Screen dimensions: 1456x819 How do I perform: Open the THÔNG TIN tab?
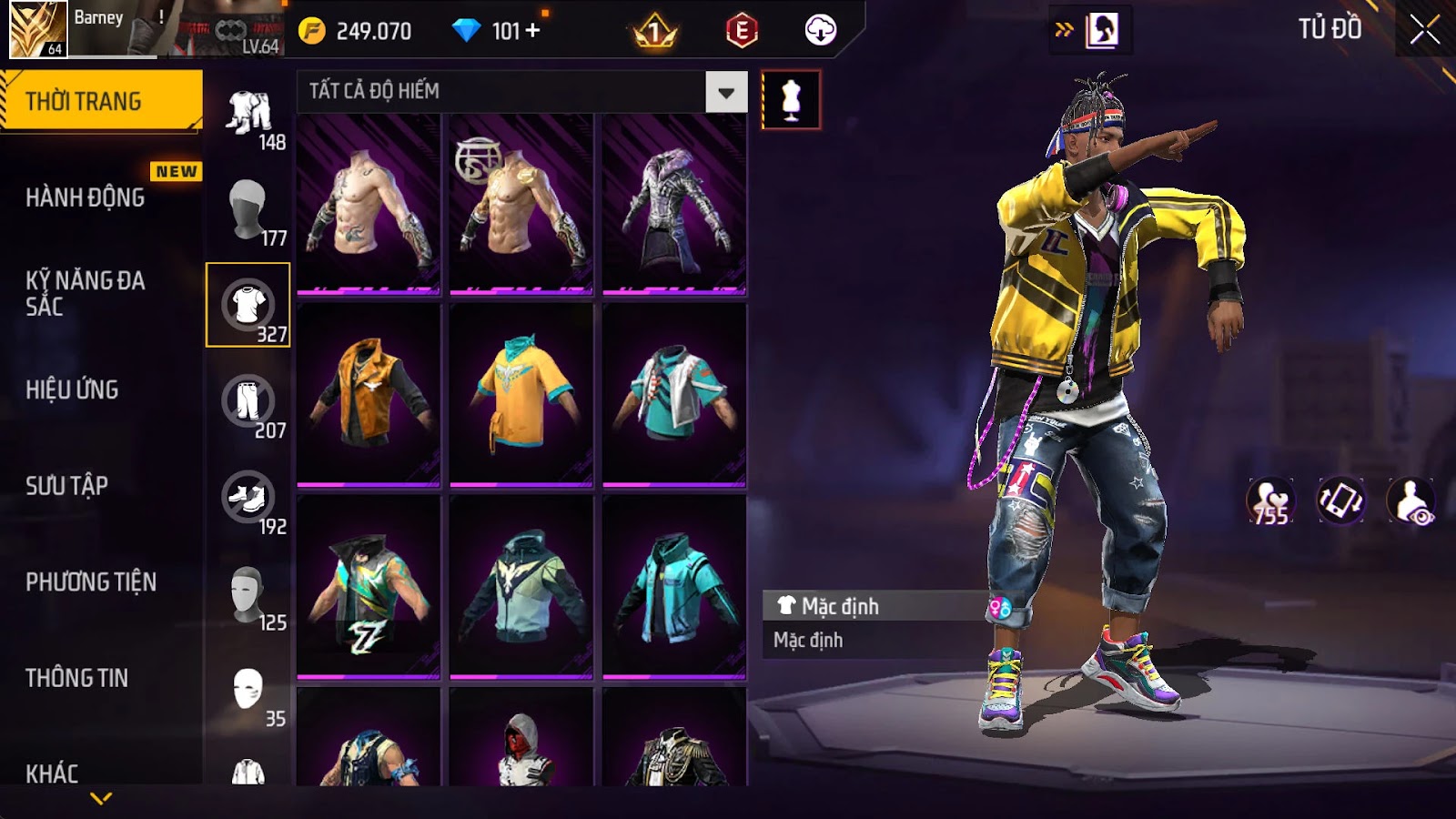77,678
